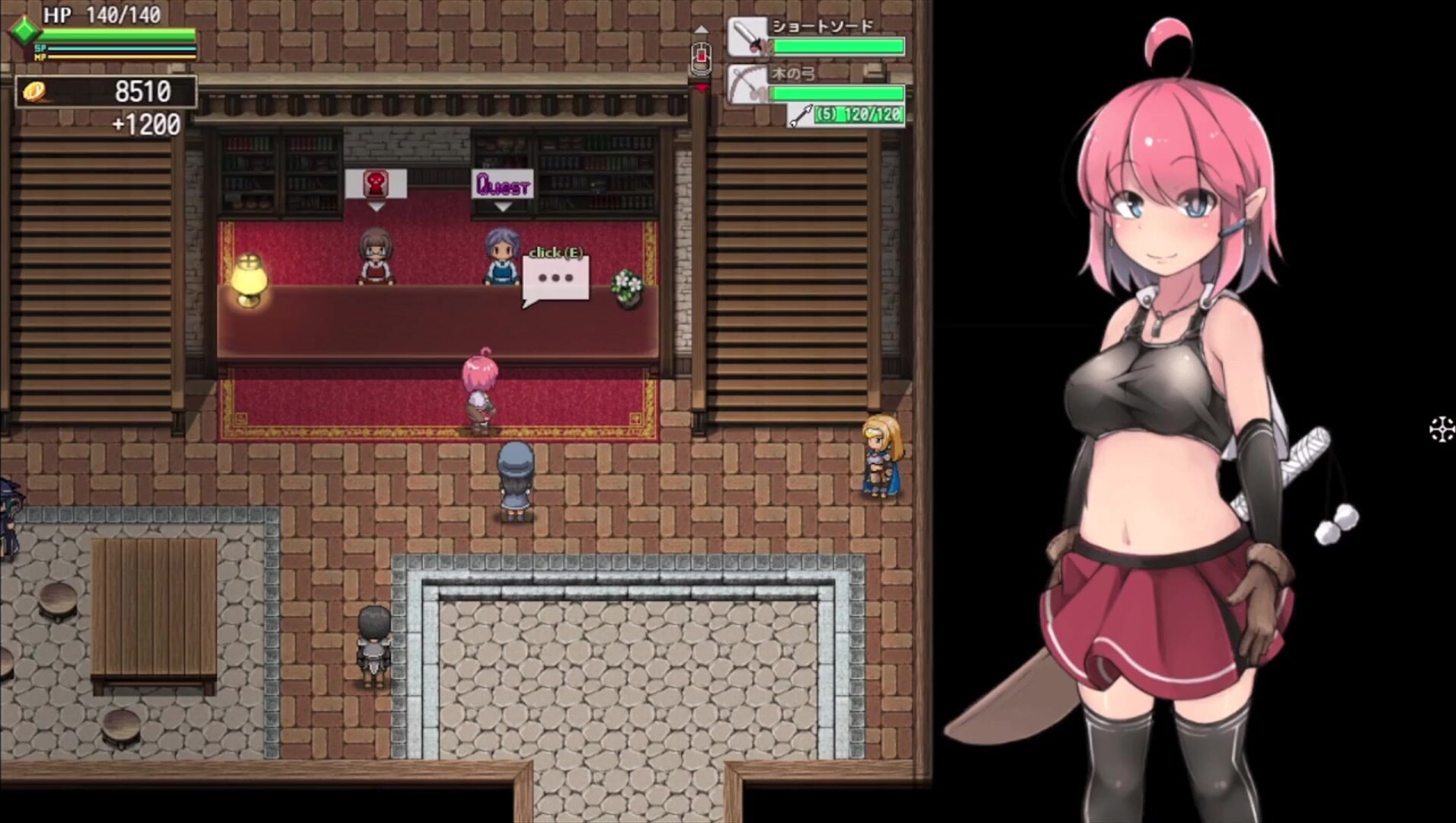This screenshot has width=1456, height=823.
Task: Click the red emblem sign above the clerk
Action: pos(376,184)
